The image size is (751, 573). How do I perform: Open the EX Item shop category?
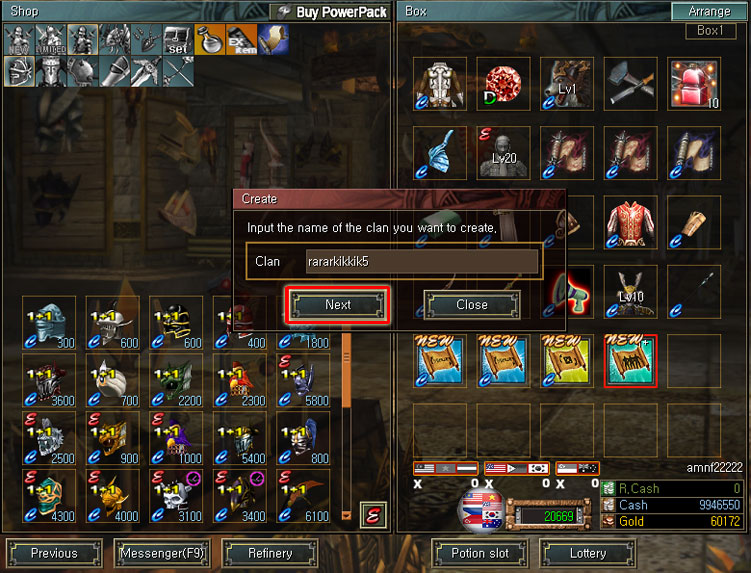coord(241,39)
